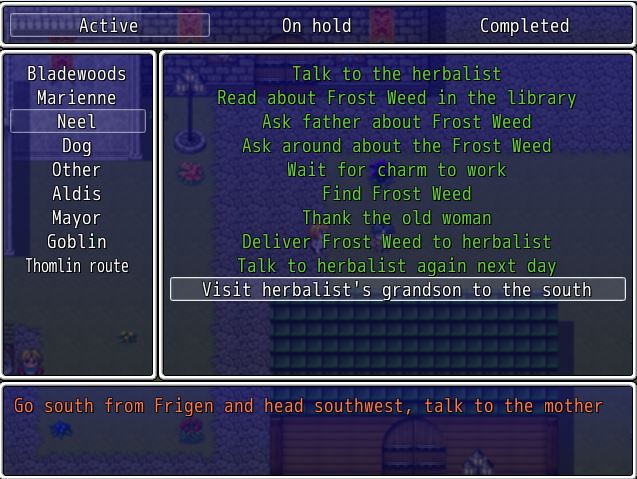
Task: Select the Aldis quest category
Action: pyautogui.click(x=77, y=194)
